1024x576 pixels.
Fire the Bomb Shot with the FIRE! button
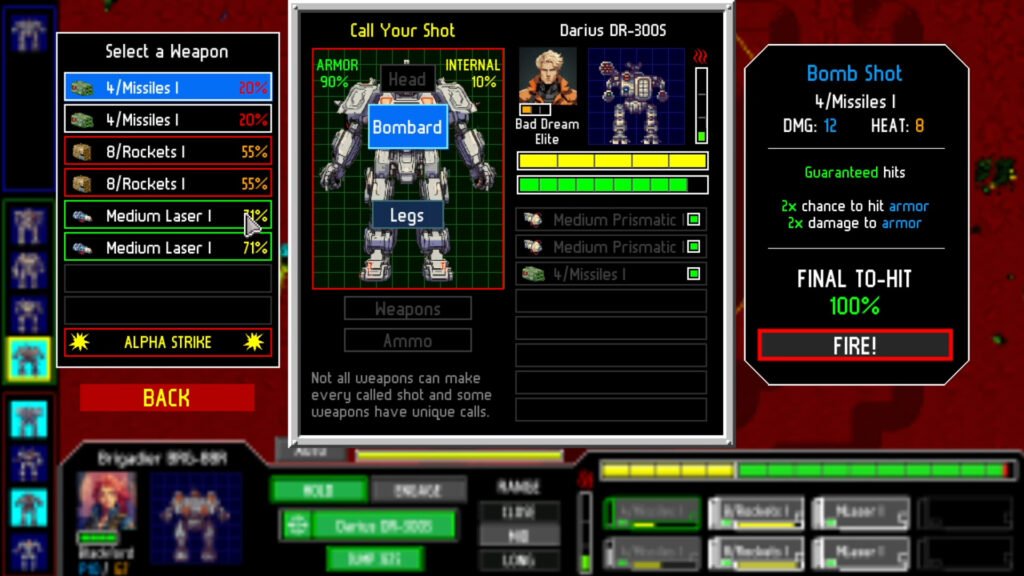(854, 345)
